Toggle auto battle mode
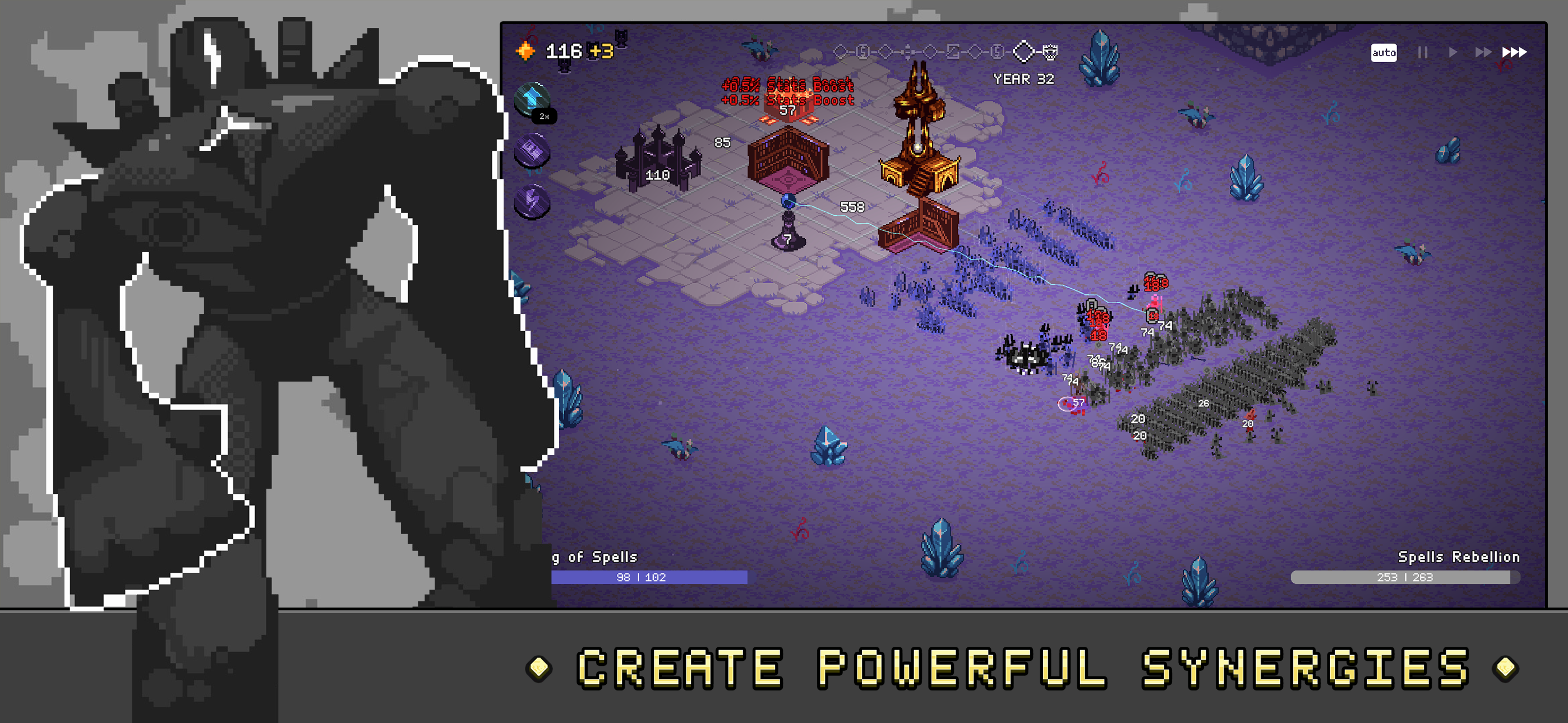The width and height of the screenshot is (1568, 723). [x=1384, y=54]
